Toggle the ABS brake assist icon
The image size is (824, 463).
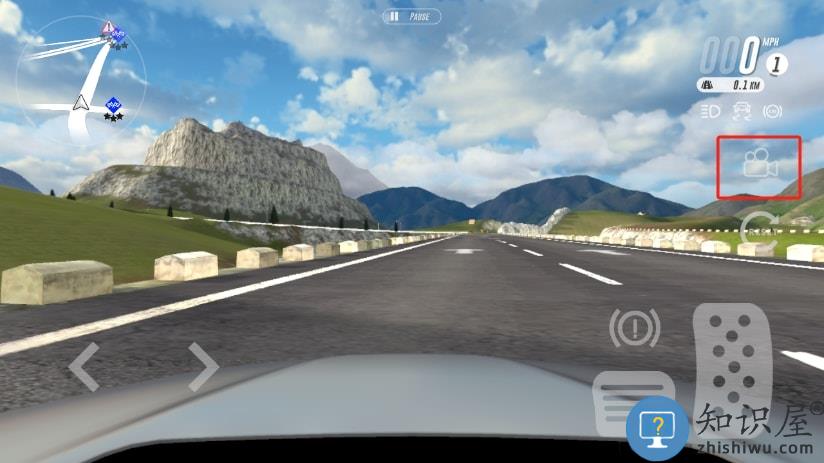[772, 110]
